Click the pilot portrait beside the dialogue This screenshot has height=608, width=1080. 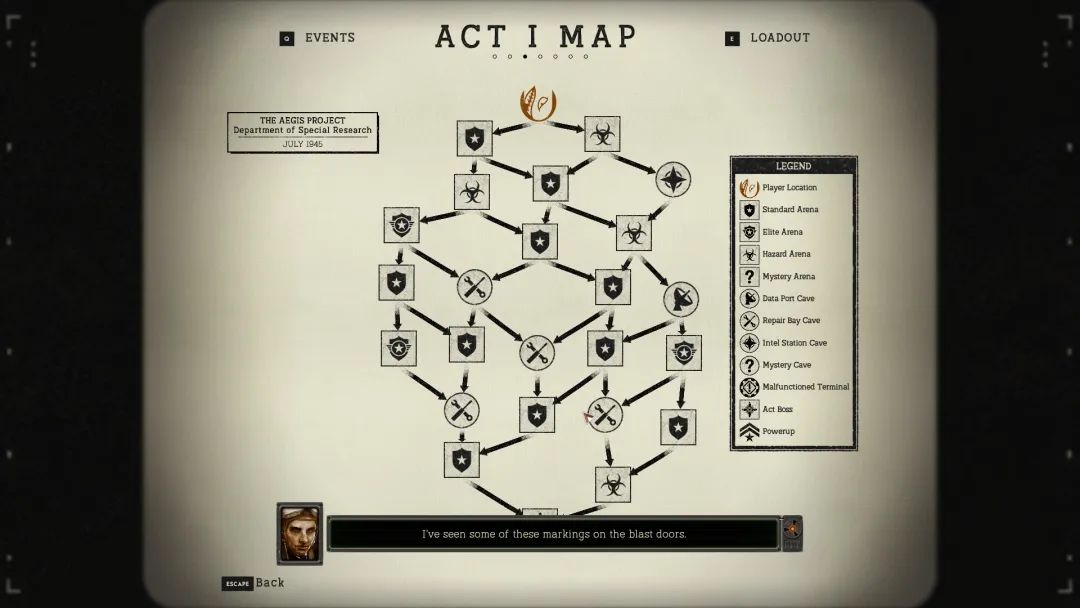pyautogui.click(x=300, y=534)
